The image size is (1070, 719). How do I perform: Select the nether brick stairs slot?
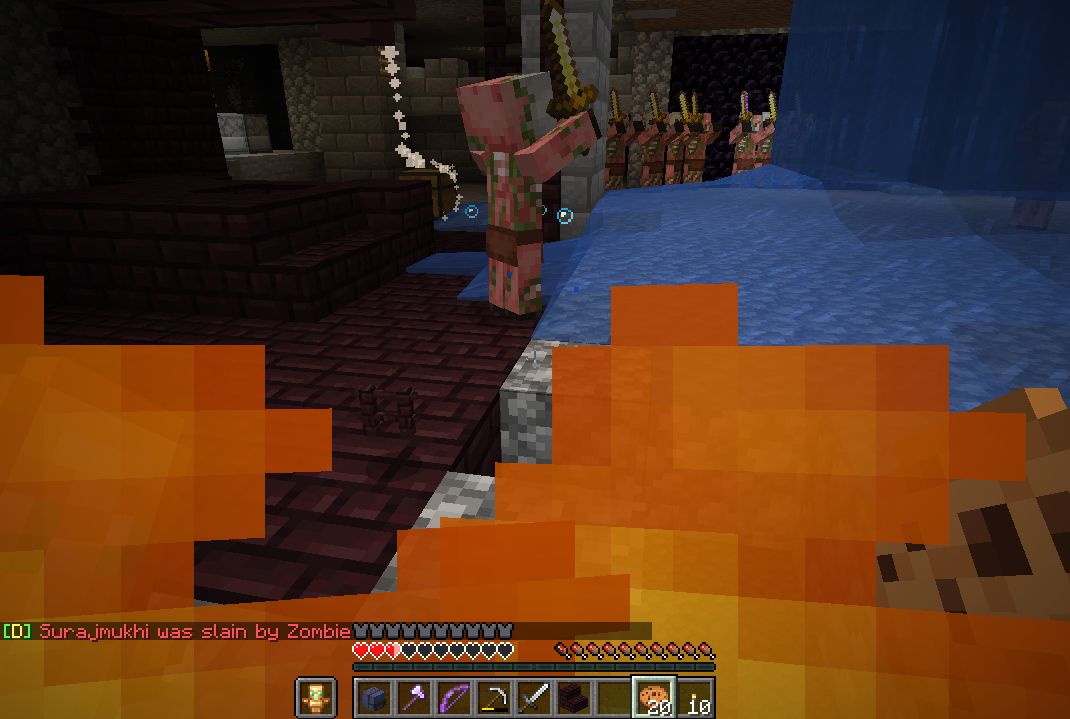pos(574,697)
